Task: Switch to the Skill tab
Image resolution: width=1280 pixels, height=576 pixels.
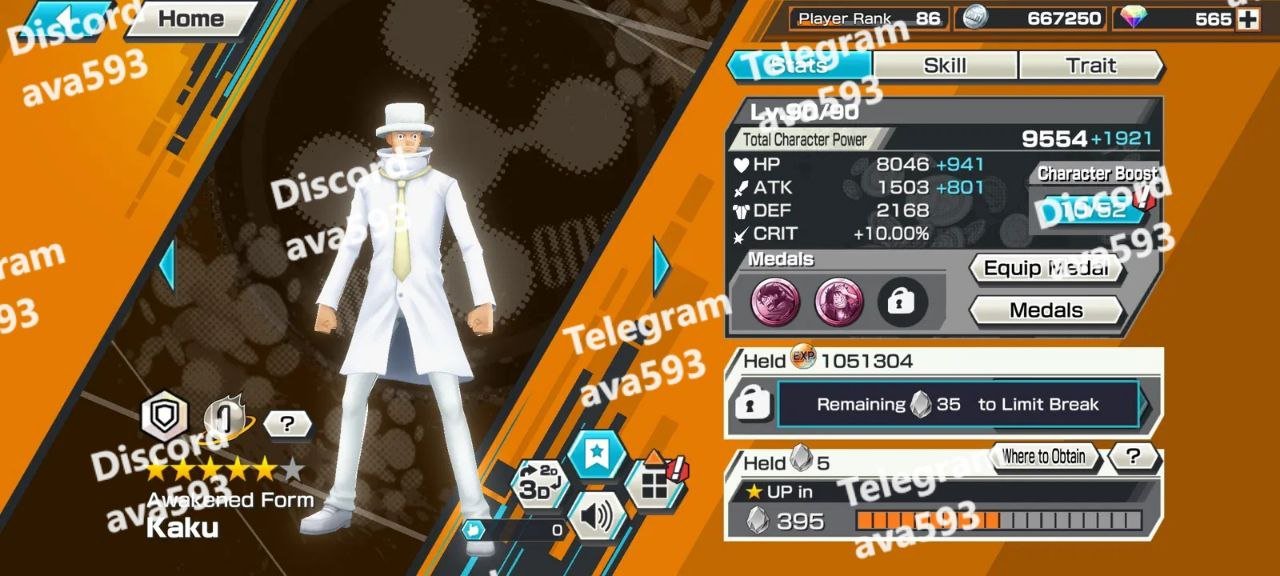Action: coord(945,66)
